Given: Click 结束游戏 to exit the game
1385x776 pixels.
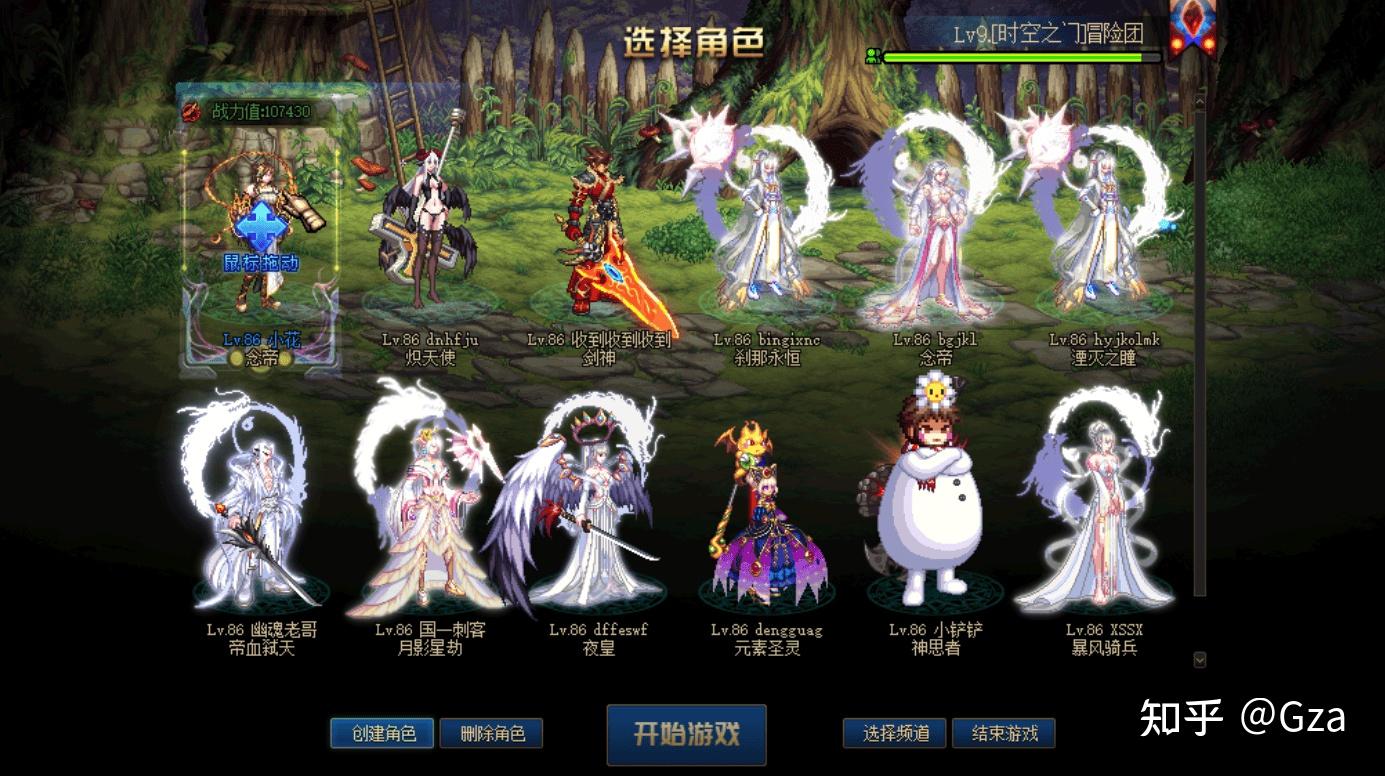Looking at the screenshot, I should tap(1004, 733).
